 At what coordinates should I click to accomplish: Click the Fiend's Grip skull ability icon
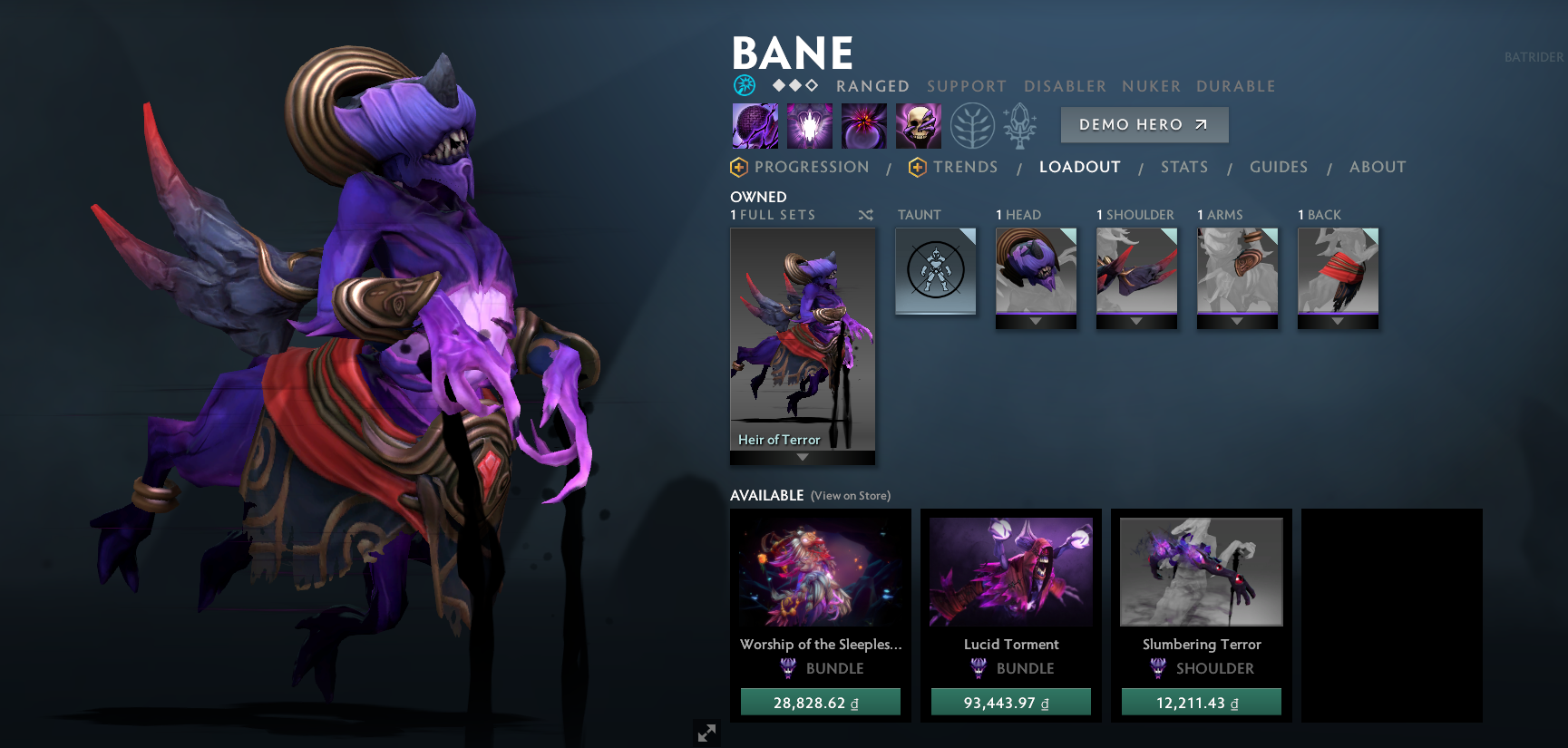(x=918, y=125)
